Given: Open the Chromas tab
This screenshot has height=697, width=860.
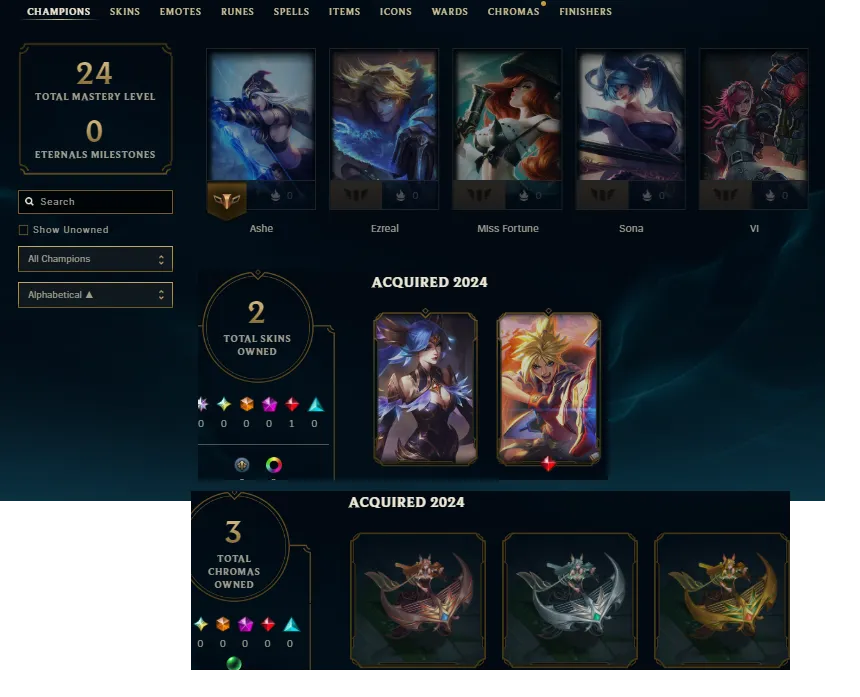Looking at the screenshot, I should tap(513, 12).
